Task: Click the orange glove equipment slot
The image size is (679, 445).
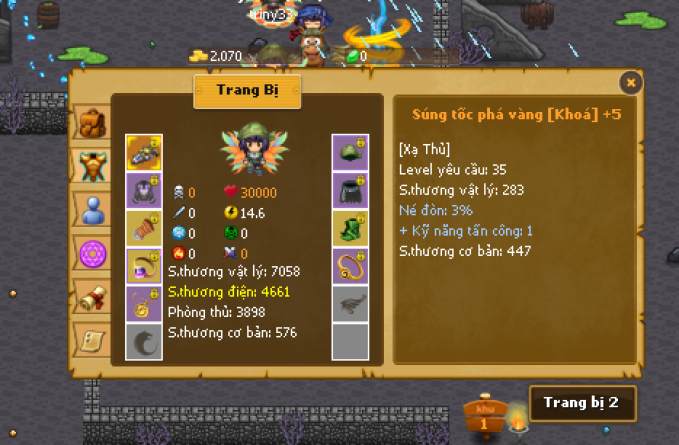Action: tap(144, 228)
